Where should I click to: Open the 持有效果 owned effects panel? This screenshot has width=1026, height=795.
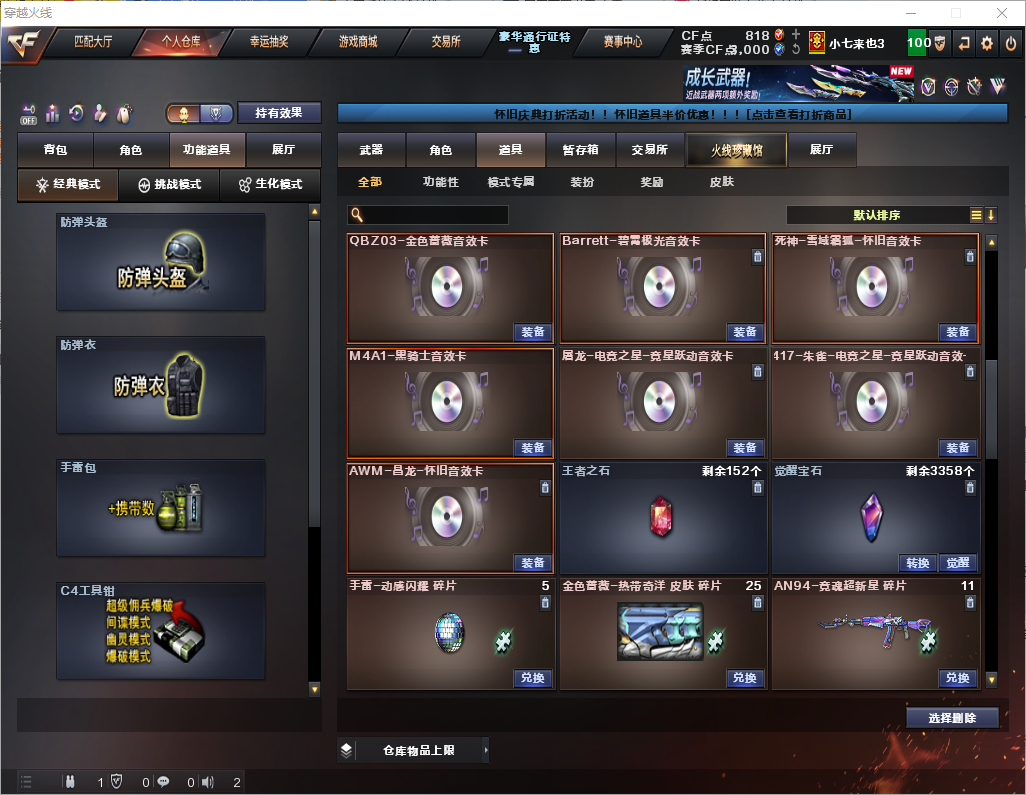point(278,113)
